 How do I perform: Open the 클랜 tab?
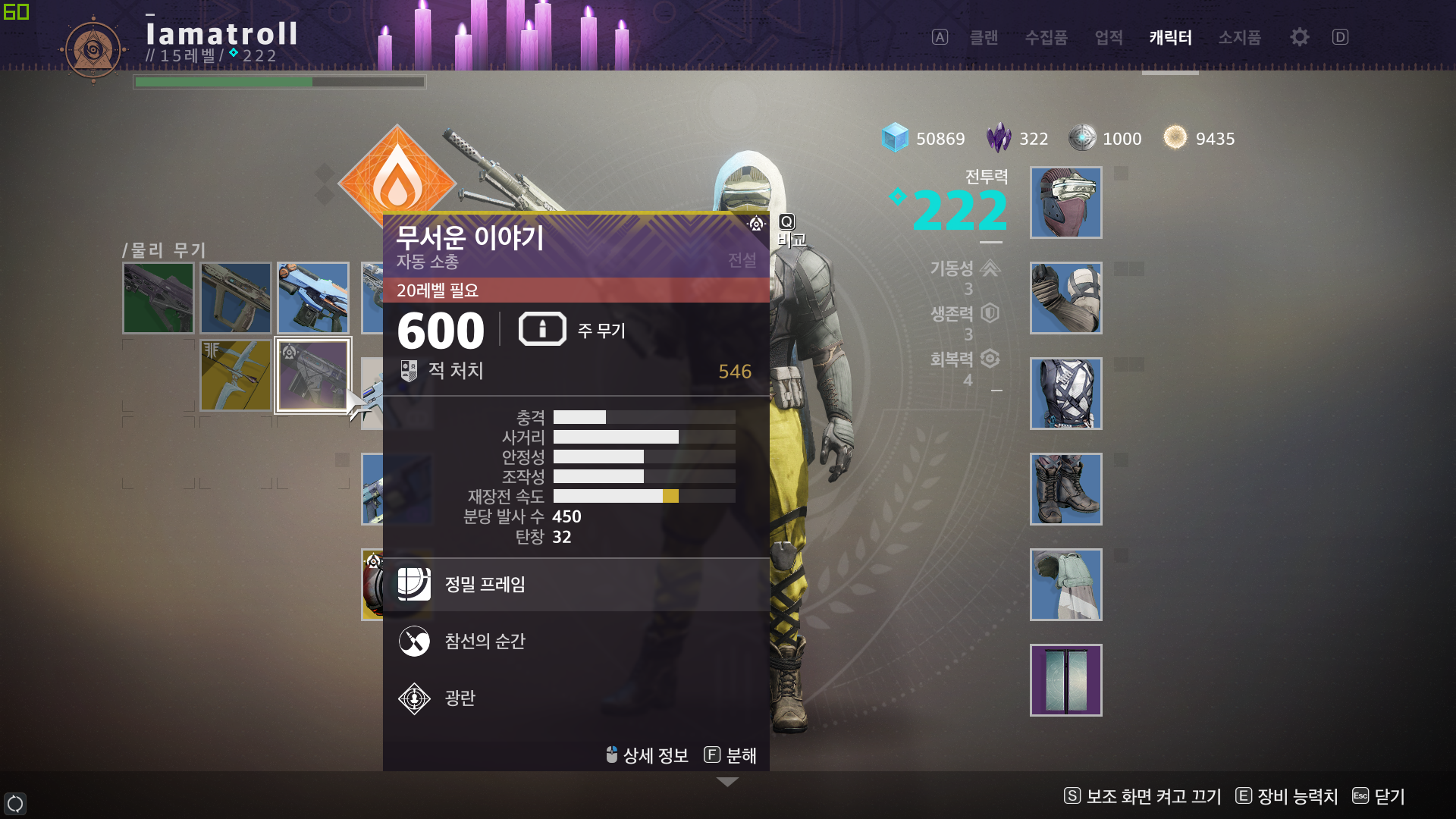(x=984, y=37)
